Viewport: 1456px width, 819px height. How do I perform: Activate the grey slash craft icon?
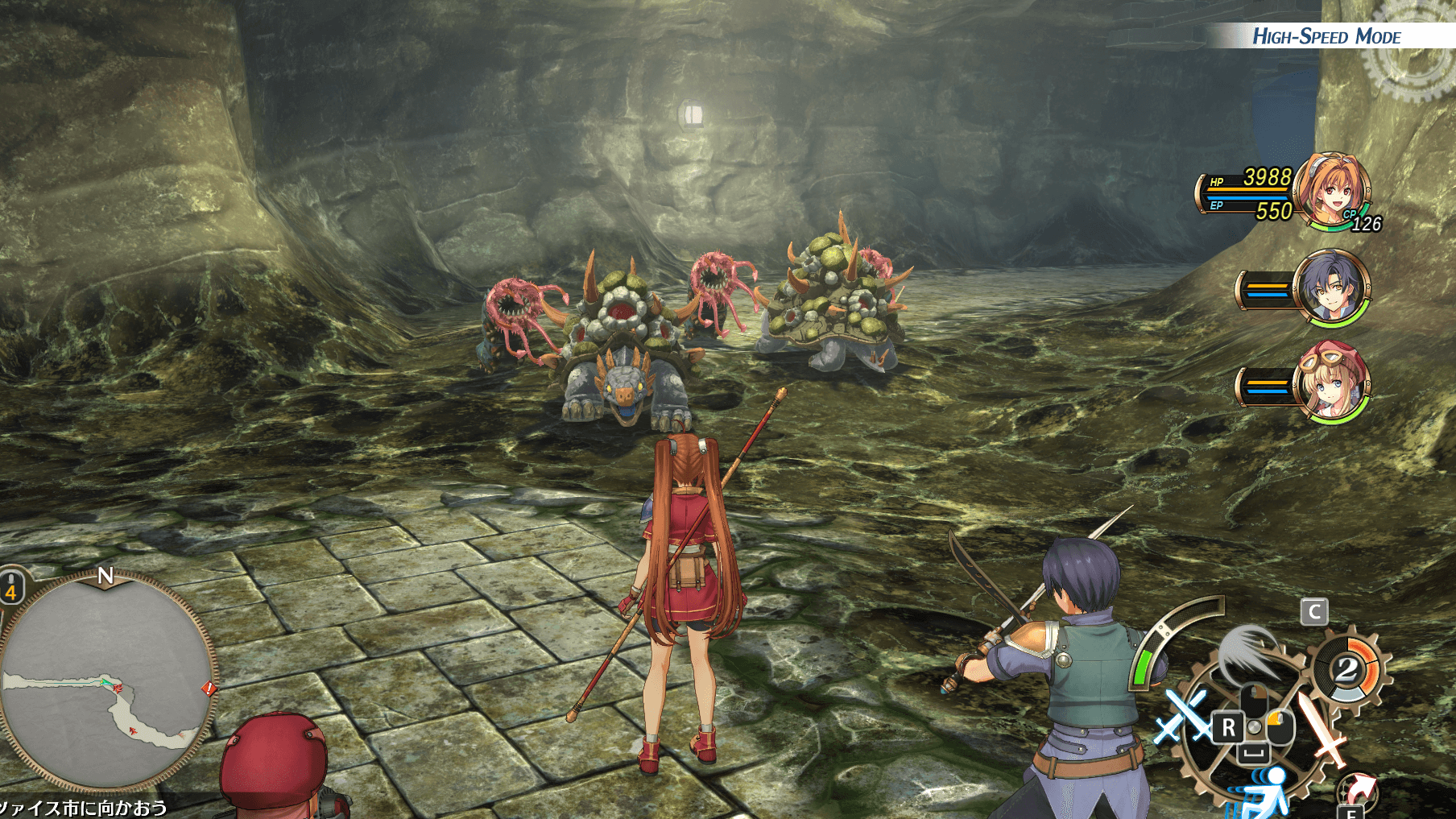tap(1247, 651)
